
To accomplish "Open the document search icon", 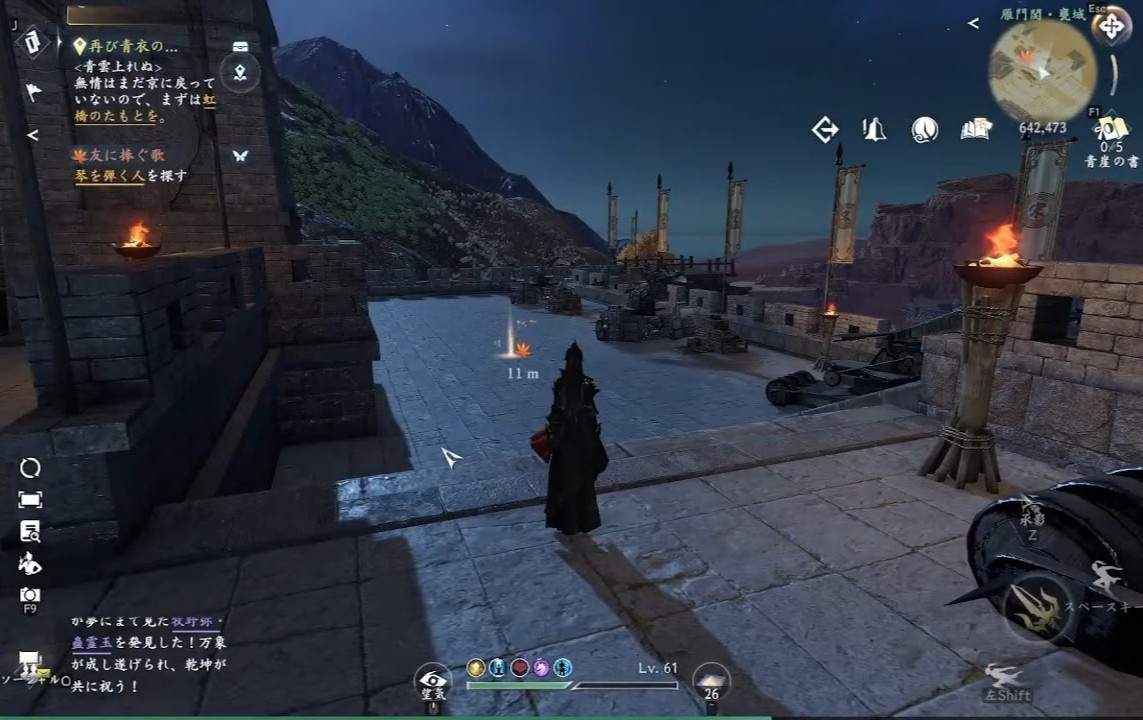I will click(30, 531).
